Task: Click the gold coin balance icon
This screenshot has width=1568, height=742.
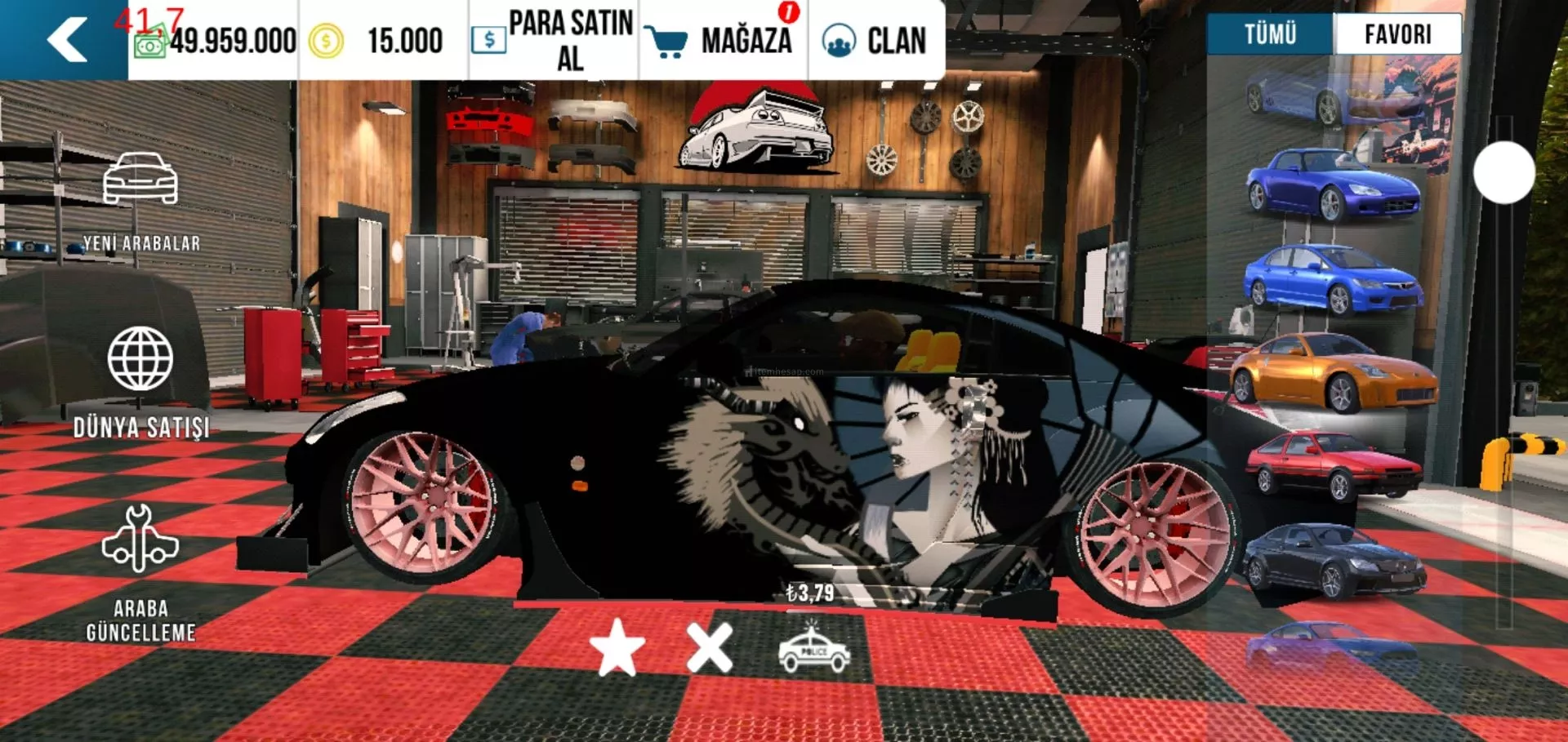Action: click(x=326, y=41)
